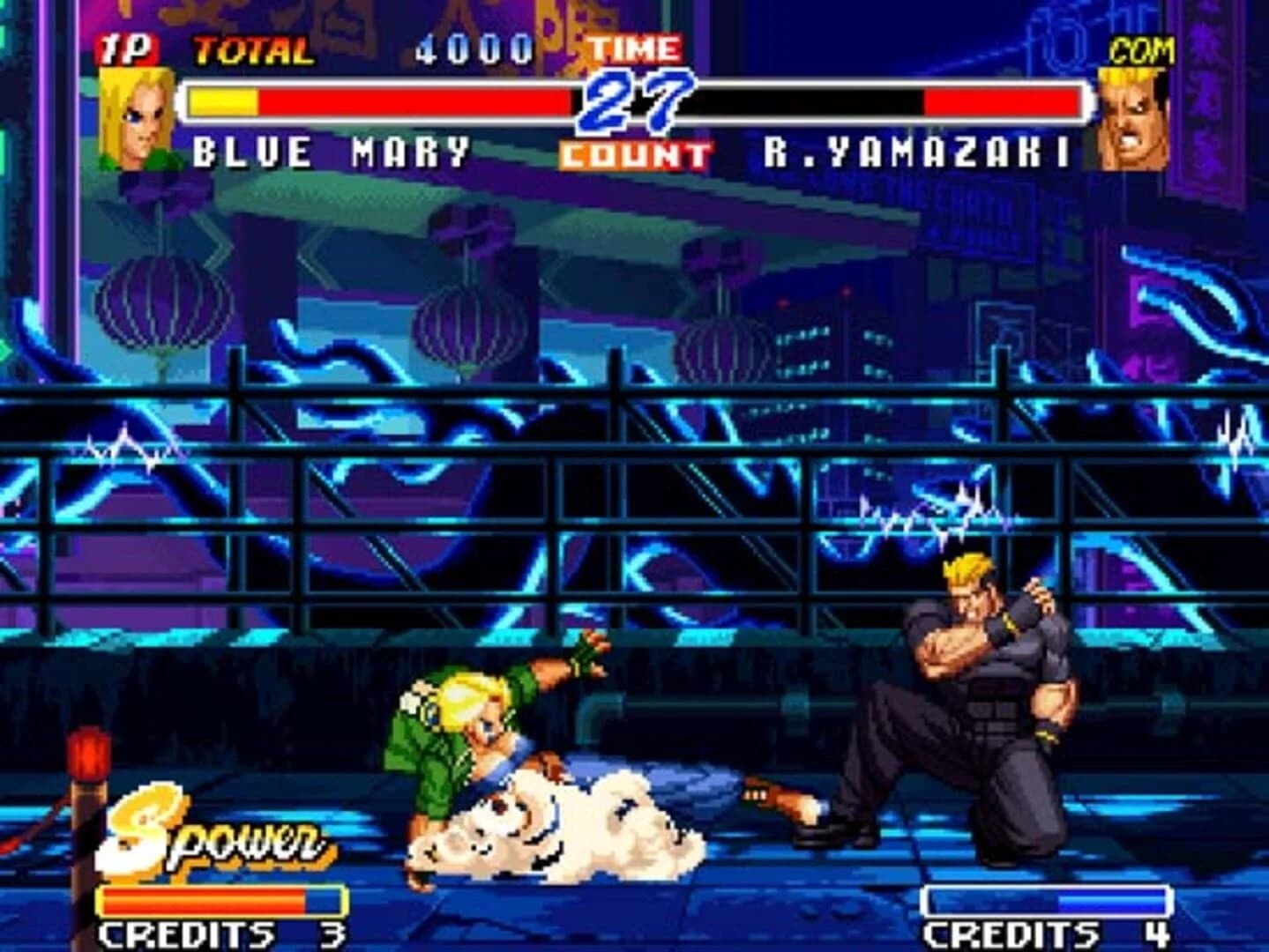Select the R.YAMAZAKI name tab
The height and width of the screenshot is (952, 1269).
917,152
